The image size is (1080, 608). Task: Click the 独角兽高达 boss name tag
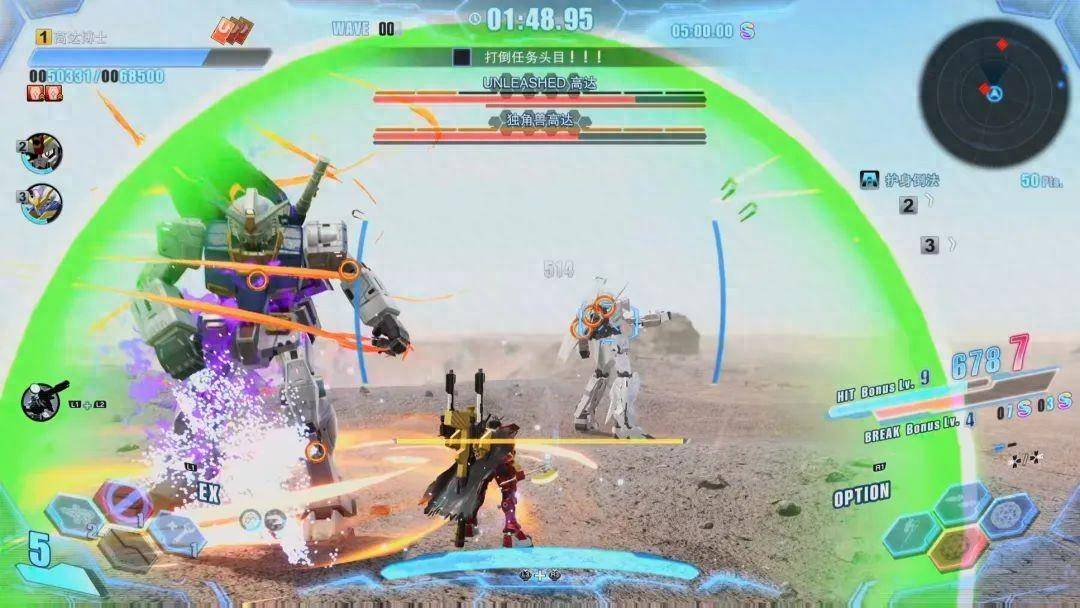540,120
